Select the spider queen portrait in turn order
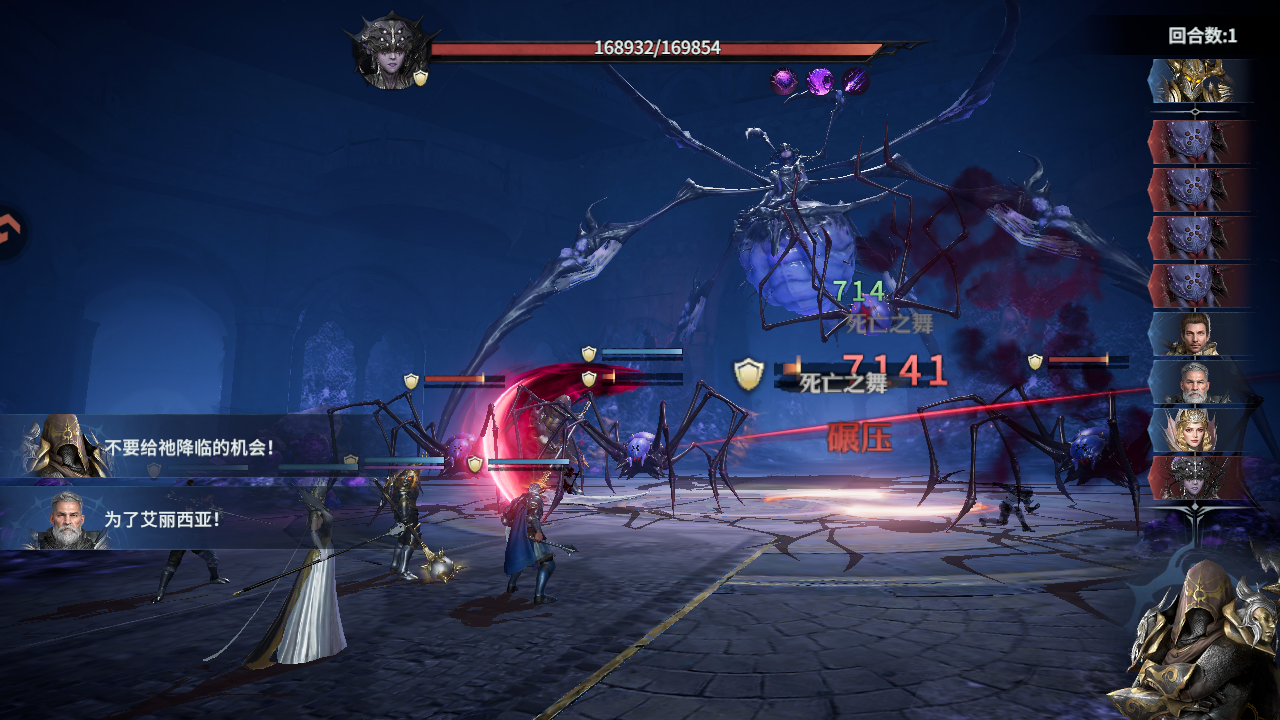Viewport: 1280px width, 720px height. (1197, 477)
